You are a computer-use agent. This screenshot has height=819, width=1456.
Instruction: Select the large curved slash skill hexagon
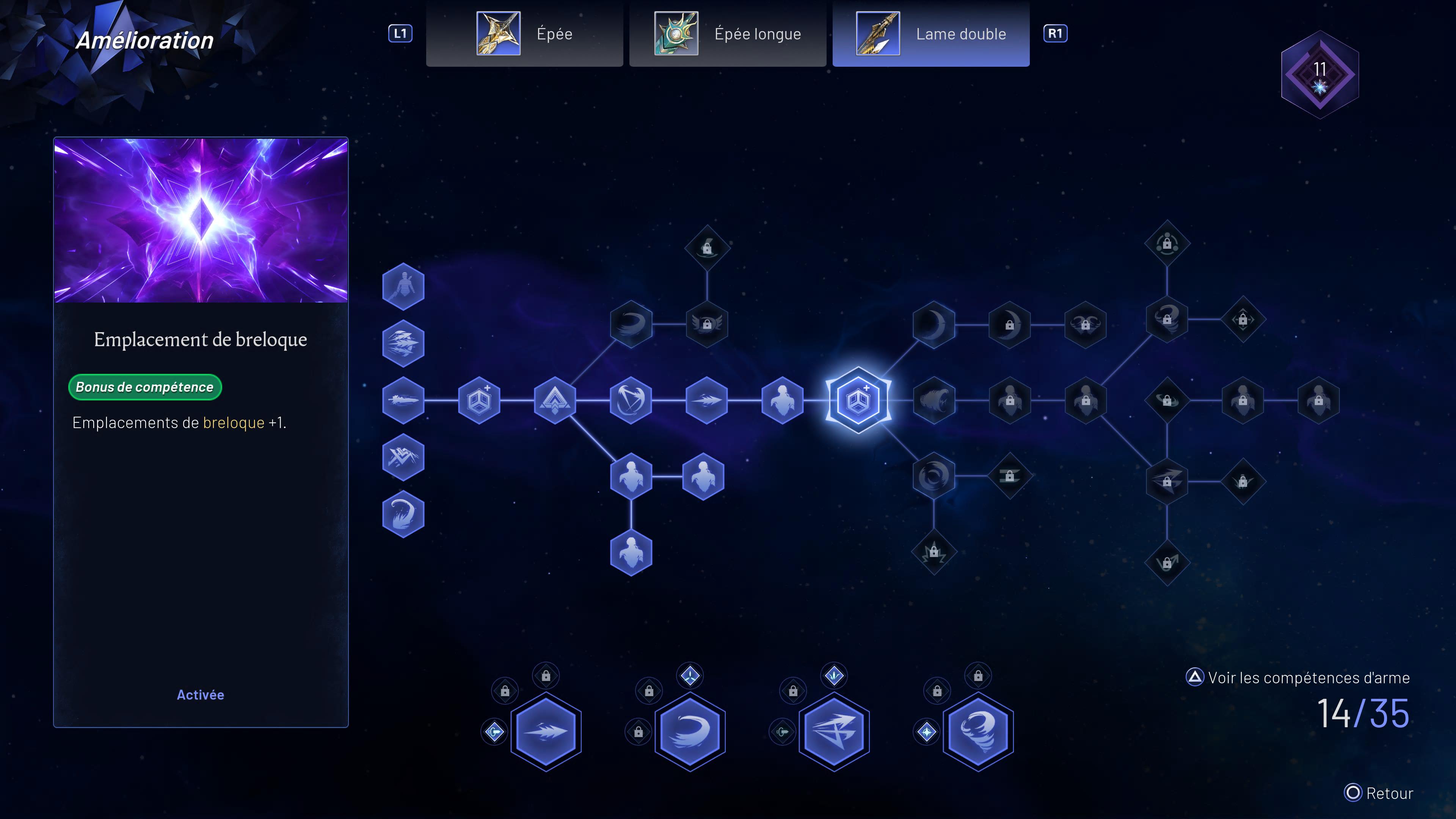[x=690, y=731]
